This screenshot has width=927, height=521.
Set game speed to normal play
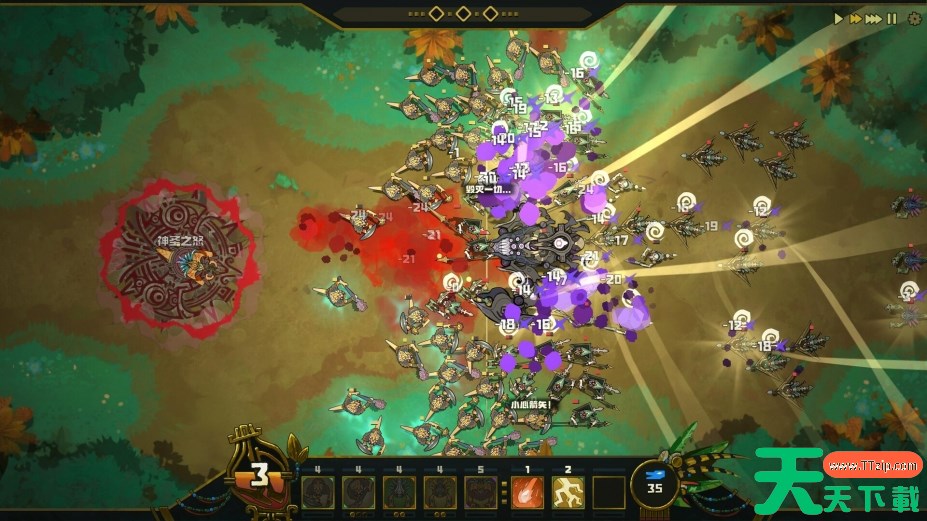[x=840, y=18]
